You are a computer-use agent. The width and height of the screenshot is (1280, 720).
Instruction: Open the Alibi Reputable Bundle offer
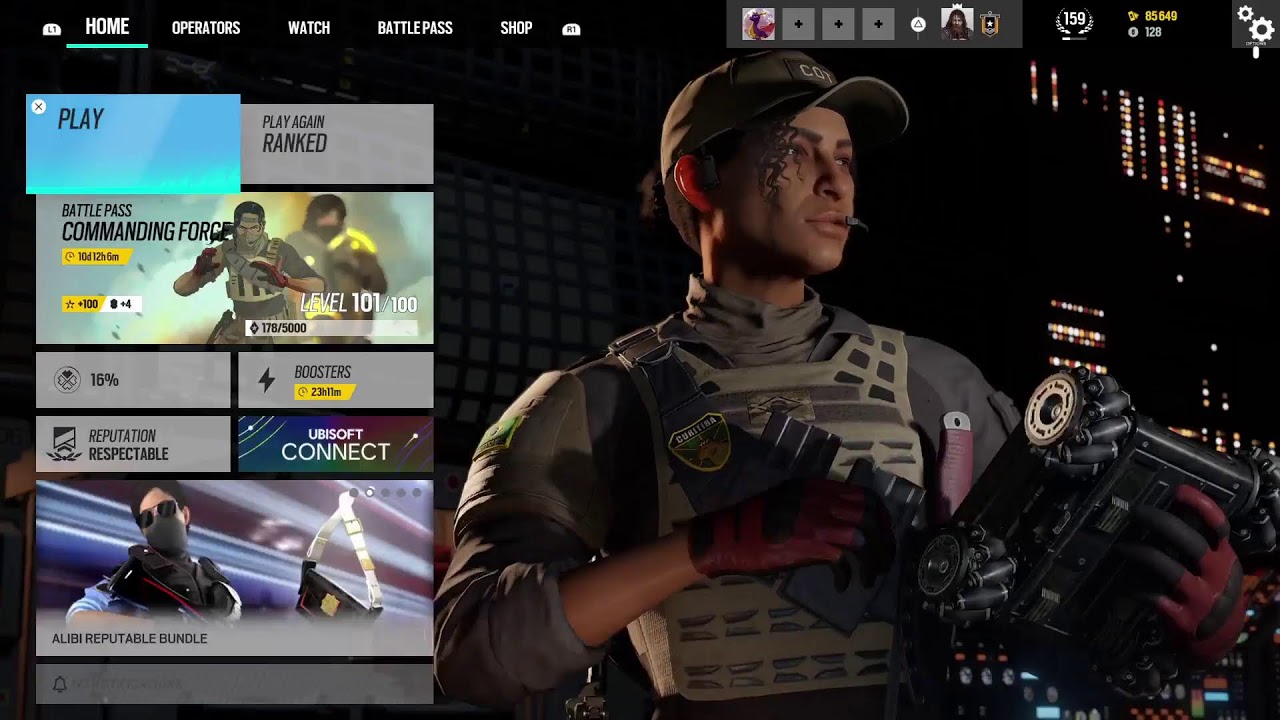[235, 568]
